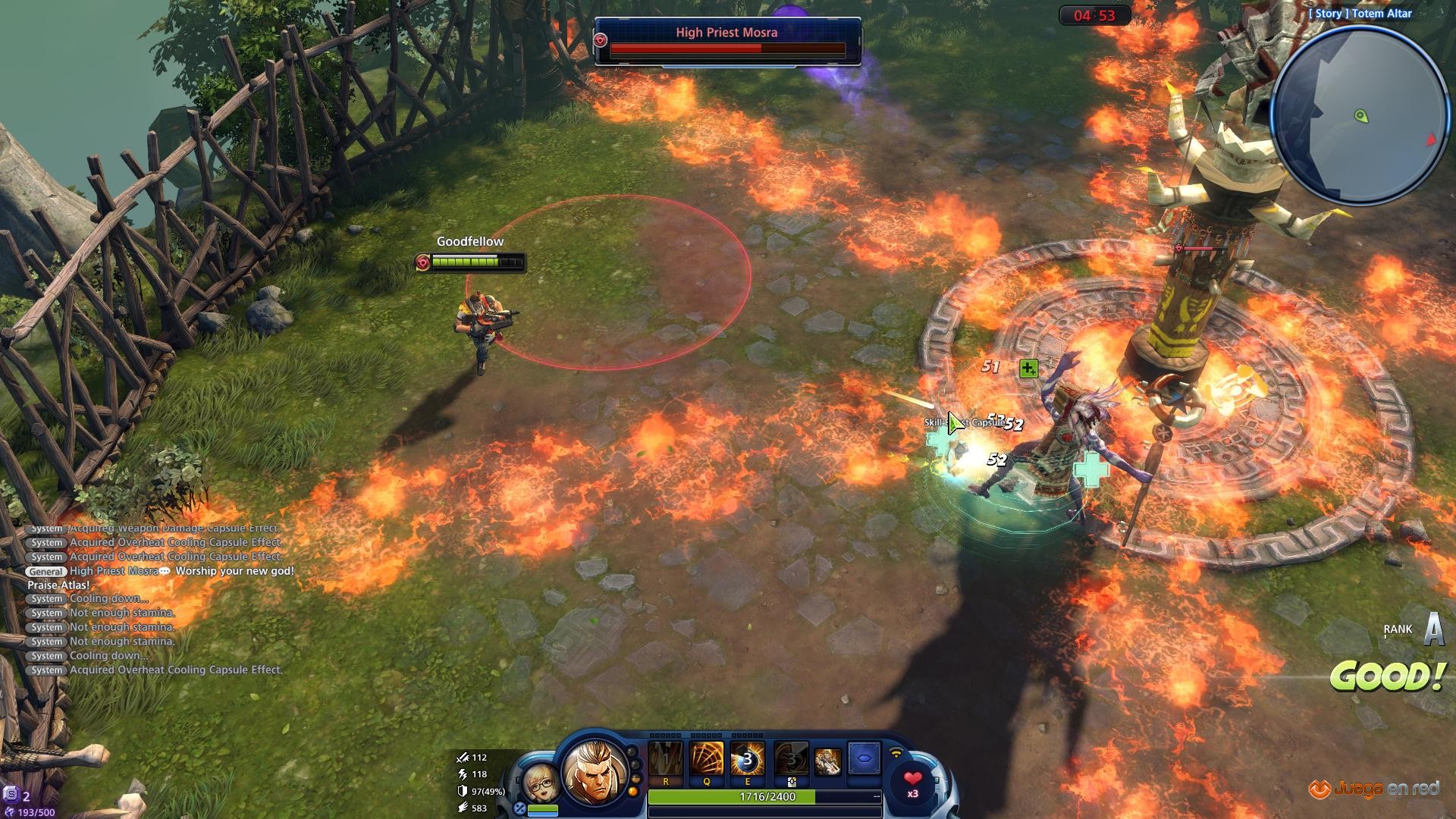Click the purple S gem icon
Screen dimensions: 1456x819
[11, 795]
